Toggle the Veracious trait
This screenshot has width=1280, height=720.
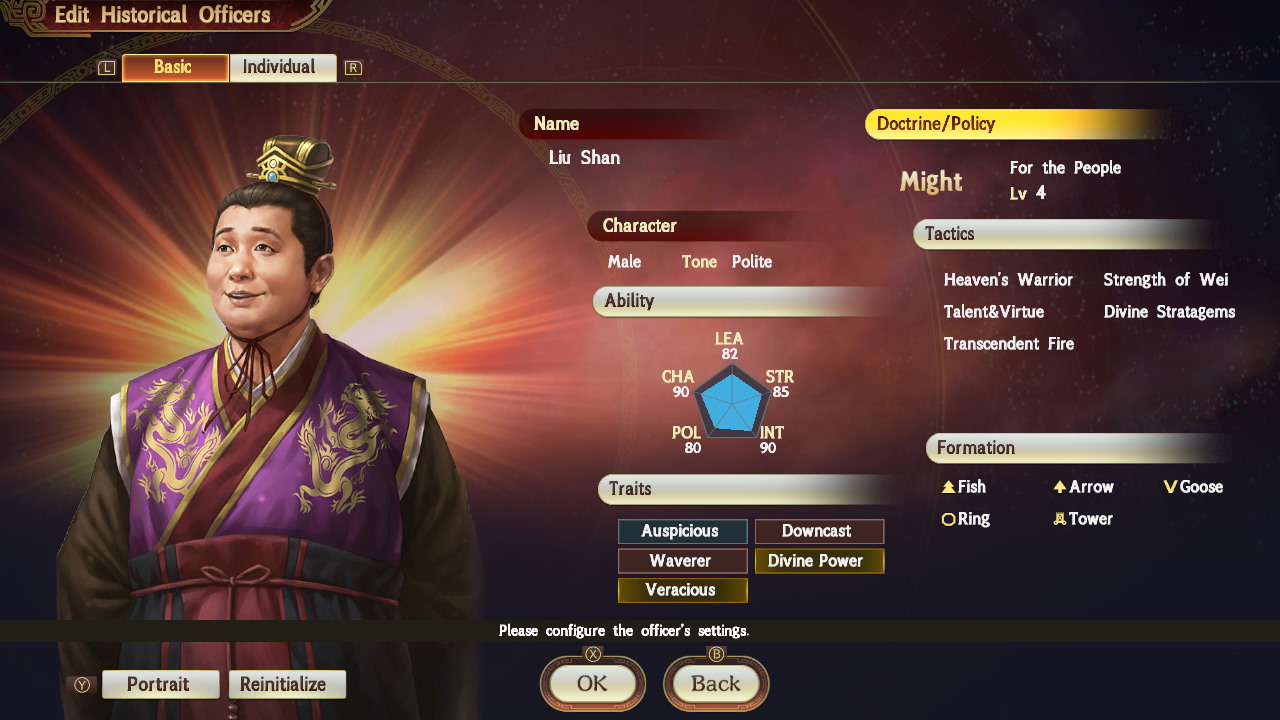coord(682,590)
